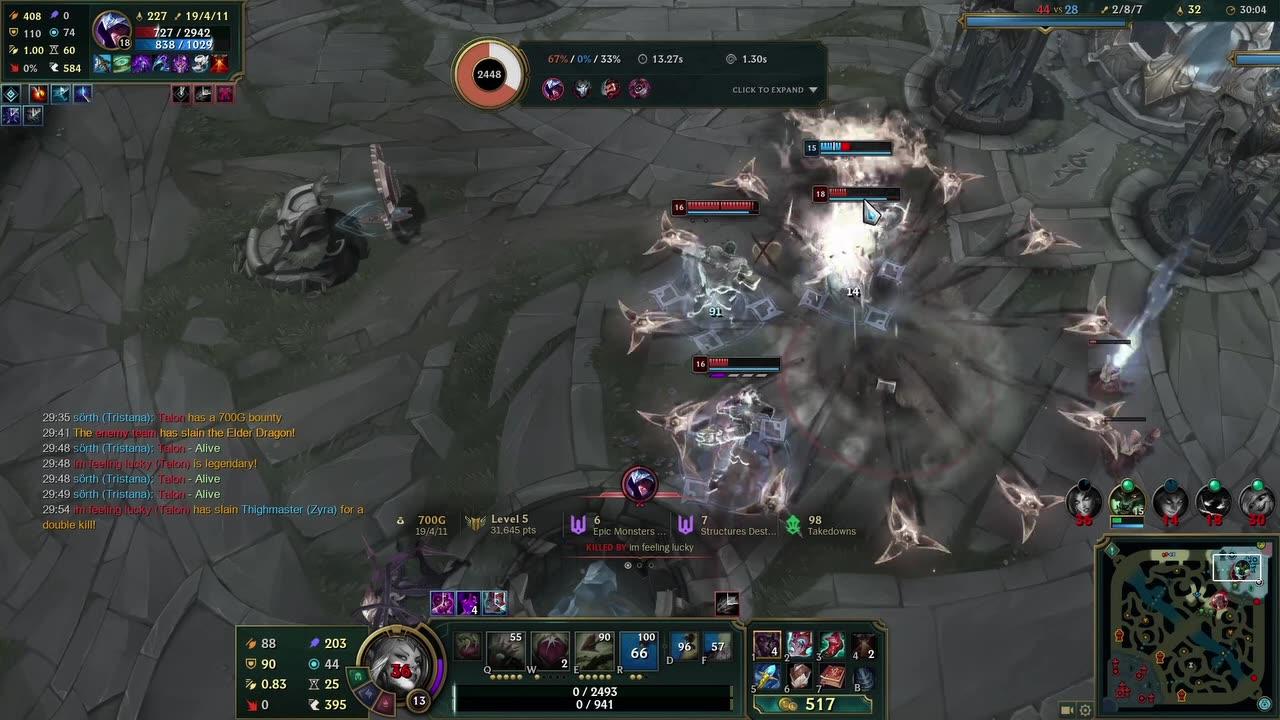Image resolution: width=1280 pixels, height=720 pixels.
Task: Open the dead champion portrait showing 38 respawn timer
Action: pyautogui.click(x=1086, y=503)
